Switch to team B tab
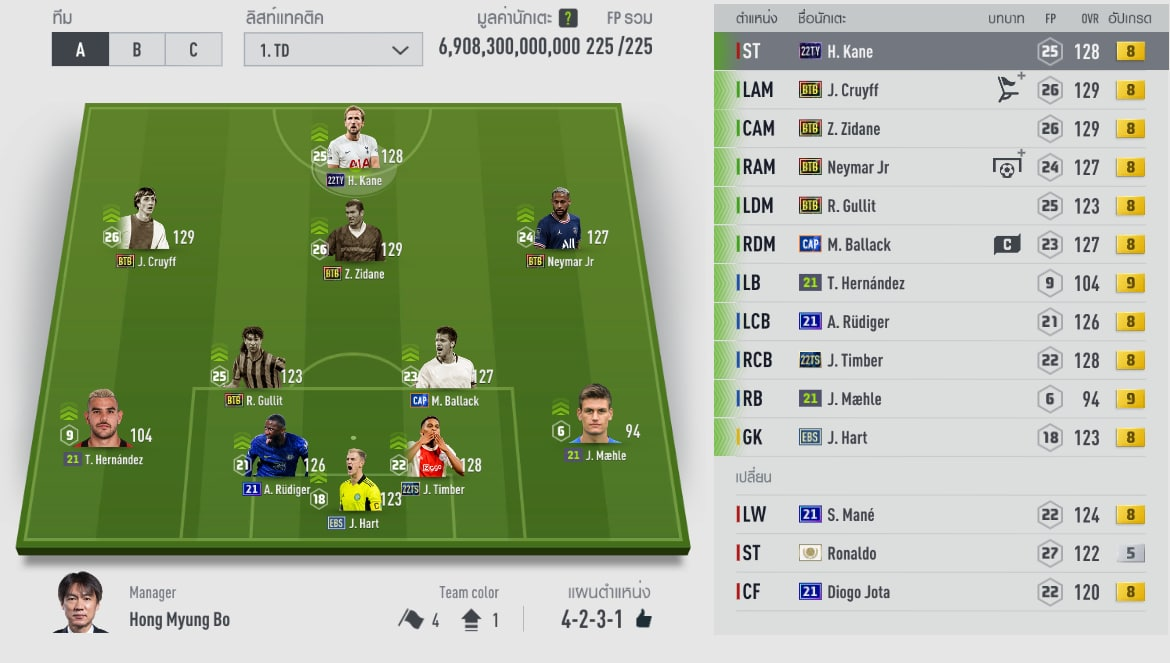The width and height of the screenshot is (1170, 663). tap(137, 49)
